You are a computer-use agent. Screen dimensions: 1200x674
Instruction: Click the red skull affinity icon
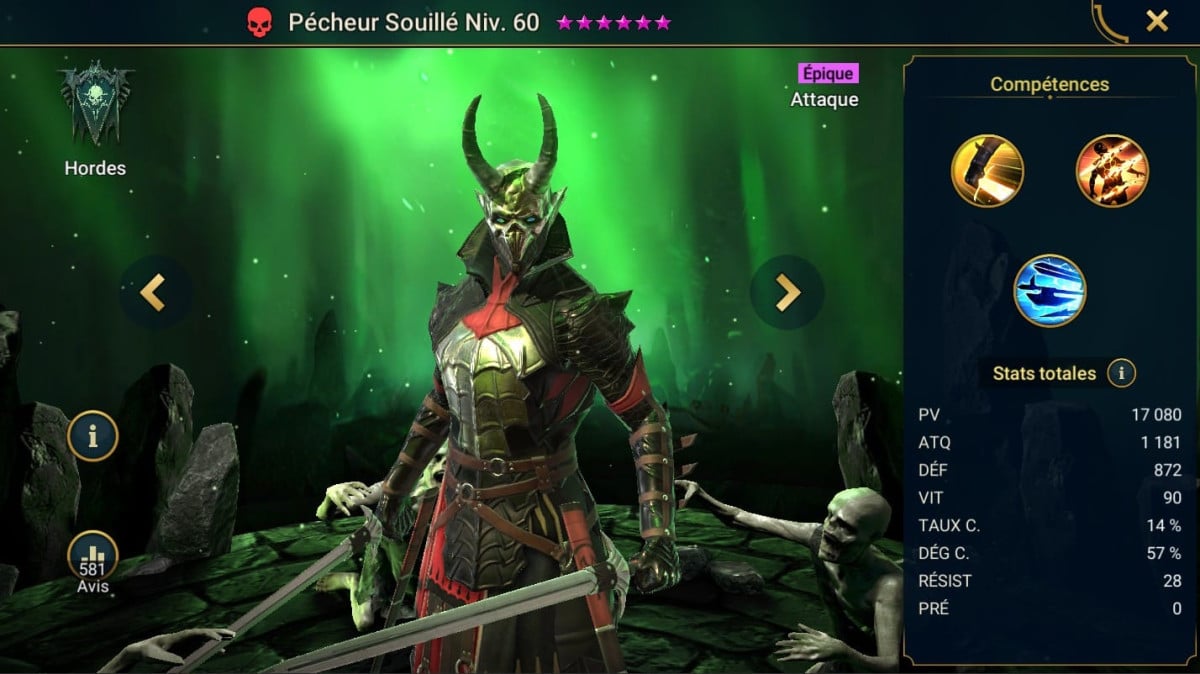pyautogui.click(x=259, y=23)
